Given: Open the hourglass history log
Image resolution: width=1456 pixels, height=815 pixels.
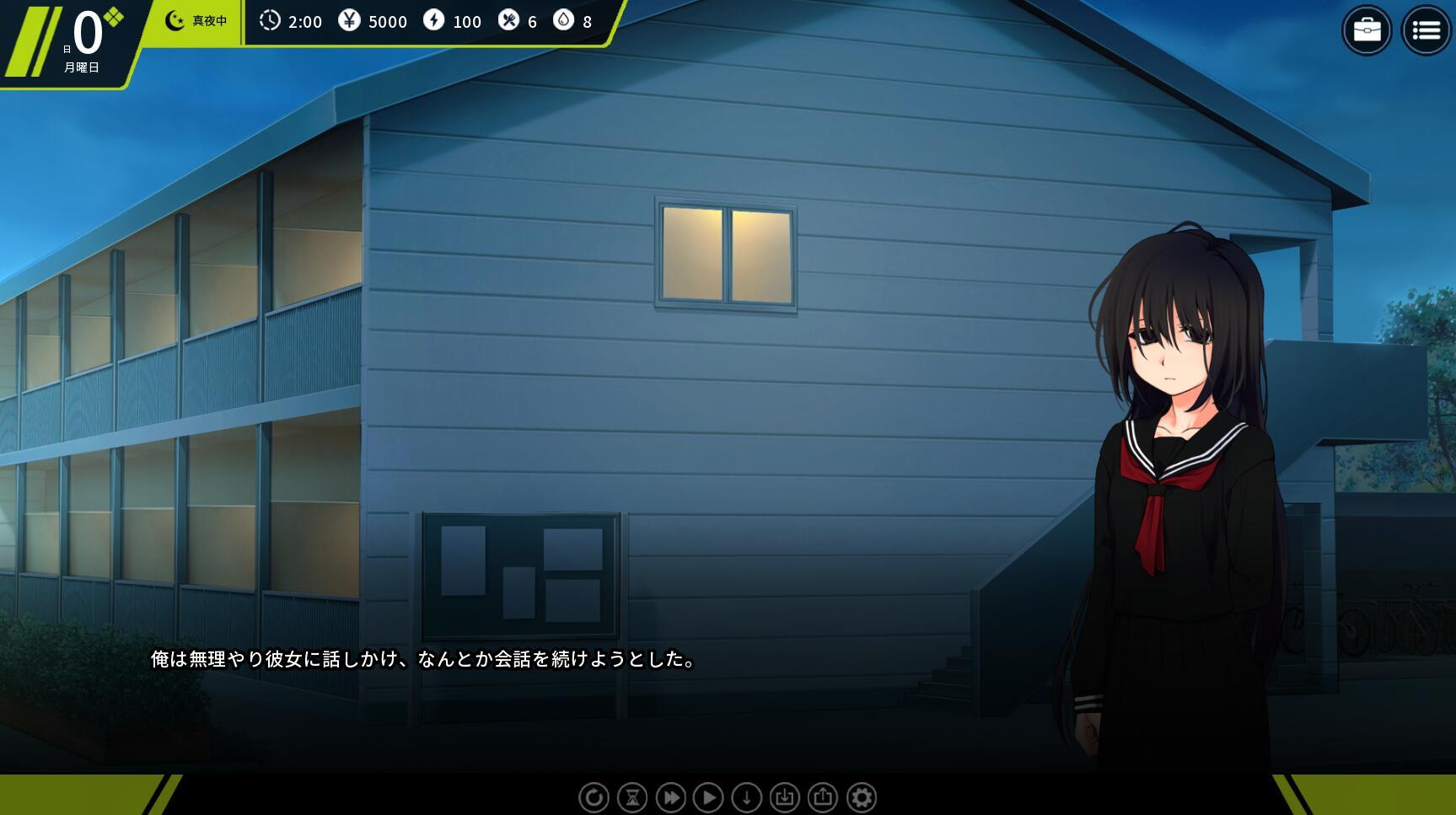Looking at the screenshot, I should point(632,797).
